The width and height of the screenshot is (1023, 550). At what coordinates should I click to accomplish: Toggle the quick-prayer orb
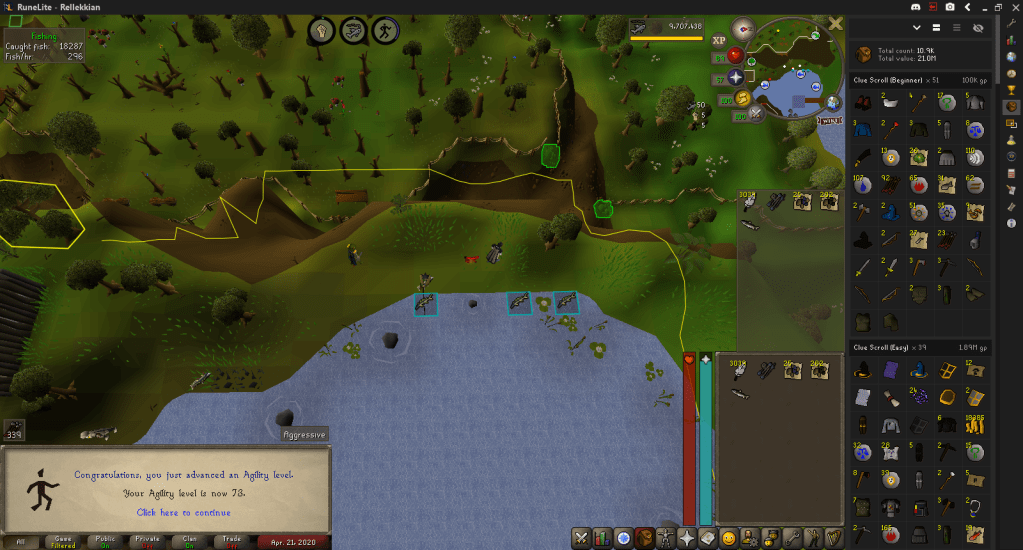738,77
